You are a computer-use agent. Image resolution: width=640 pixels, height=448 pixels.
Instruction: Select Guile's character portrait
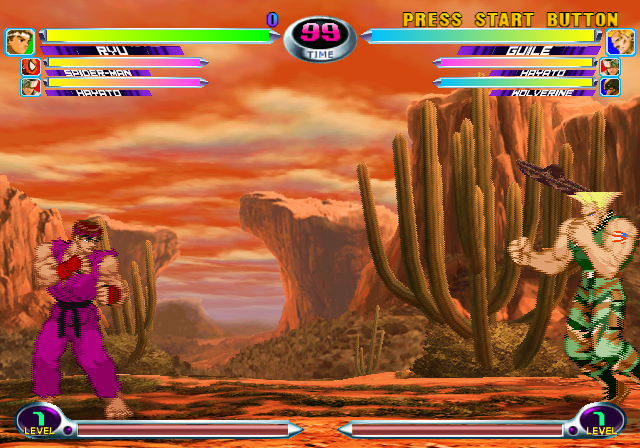pos(620,42)
